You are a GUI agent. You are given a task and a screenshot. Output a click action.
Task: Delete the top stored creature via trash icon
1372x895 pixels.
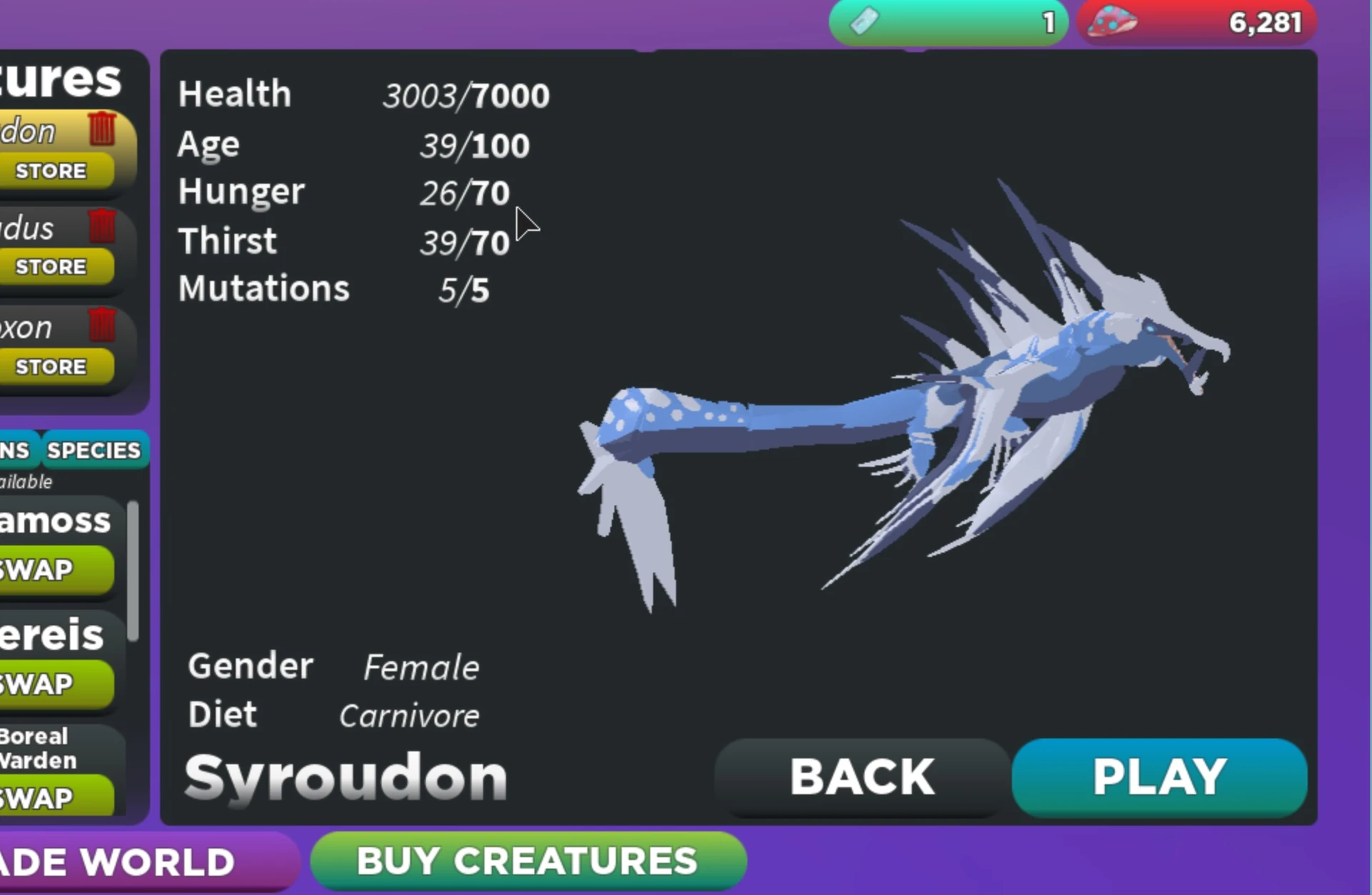coord(103,129)
